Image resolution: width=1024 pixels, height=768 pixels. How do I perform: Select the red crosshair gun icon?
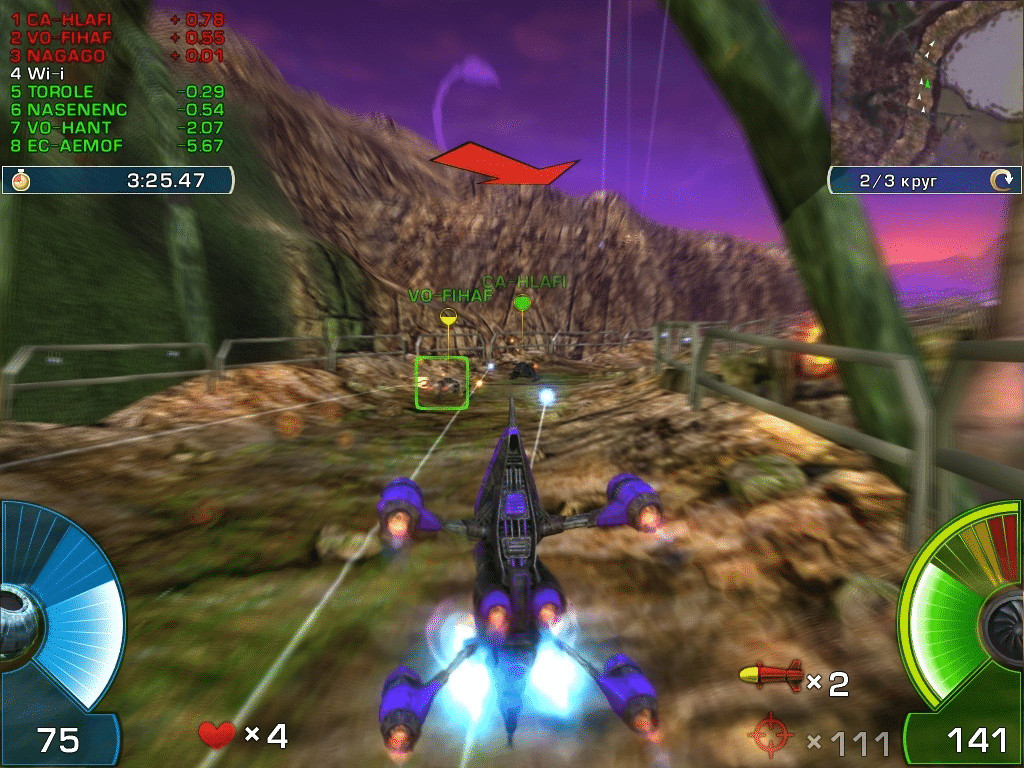770,738
